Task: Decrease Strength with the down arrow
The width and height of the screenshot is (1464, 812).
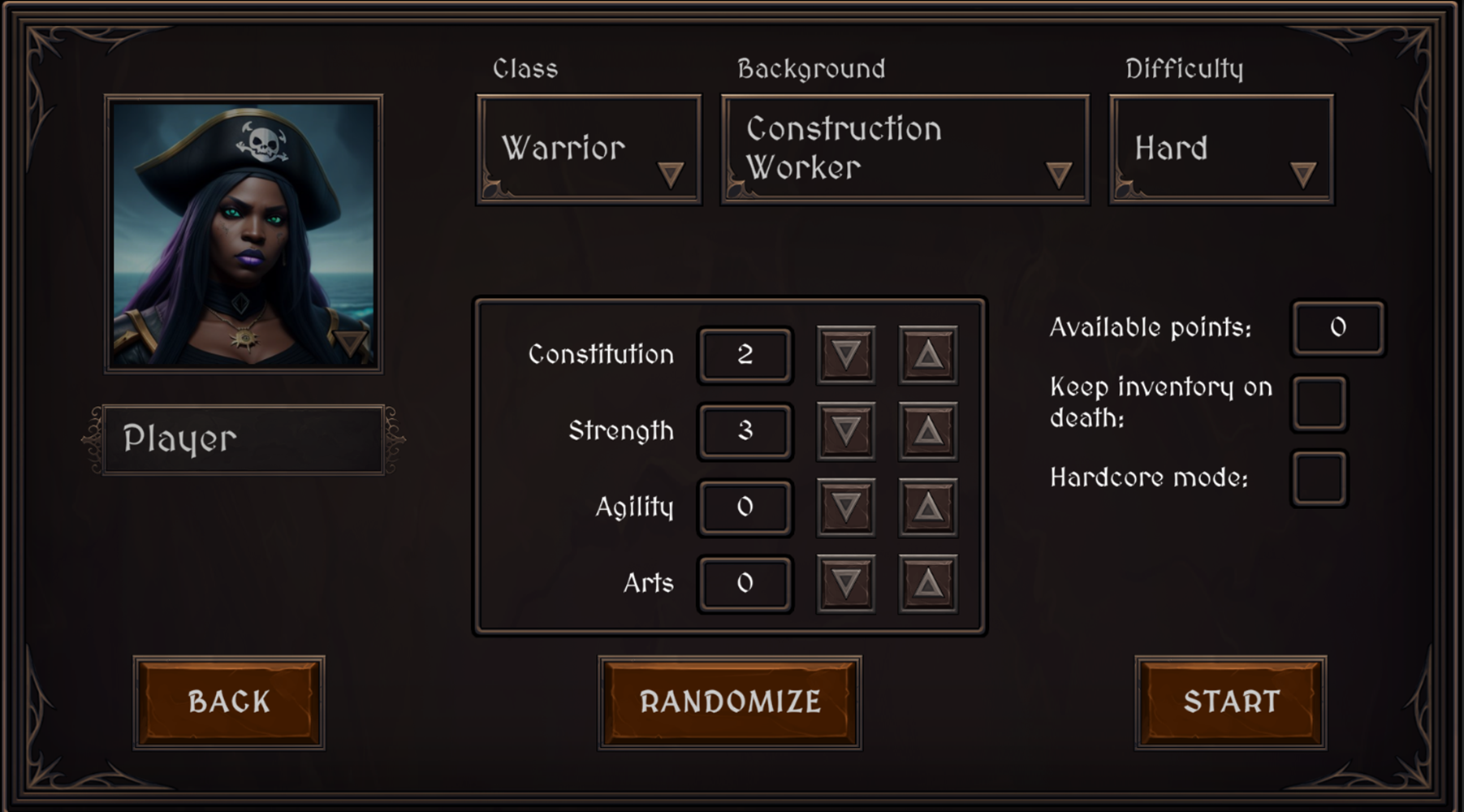Action: click(844, 431)
